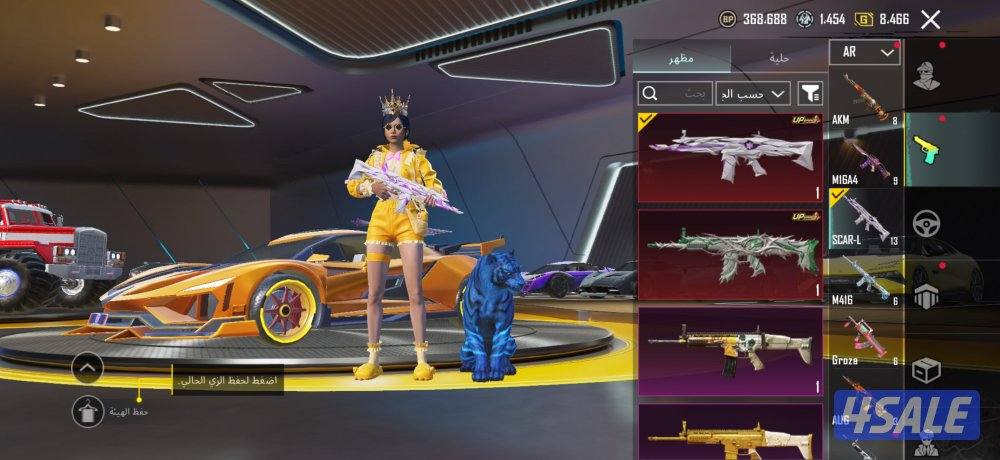This screenshot has width=1000, height=460.
Task: Choose the green and white thorned SCAR-L skin
Action: click(x=730, y=254)
